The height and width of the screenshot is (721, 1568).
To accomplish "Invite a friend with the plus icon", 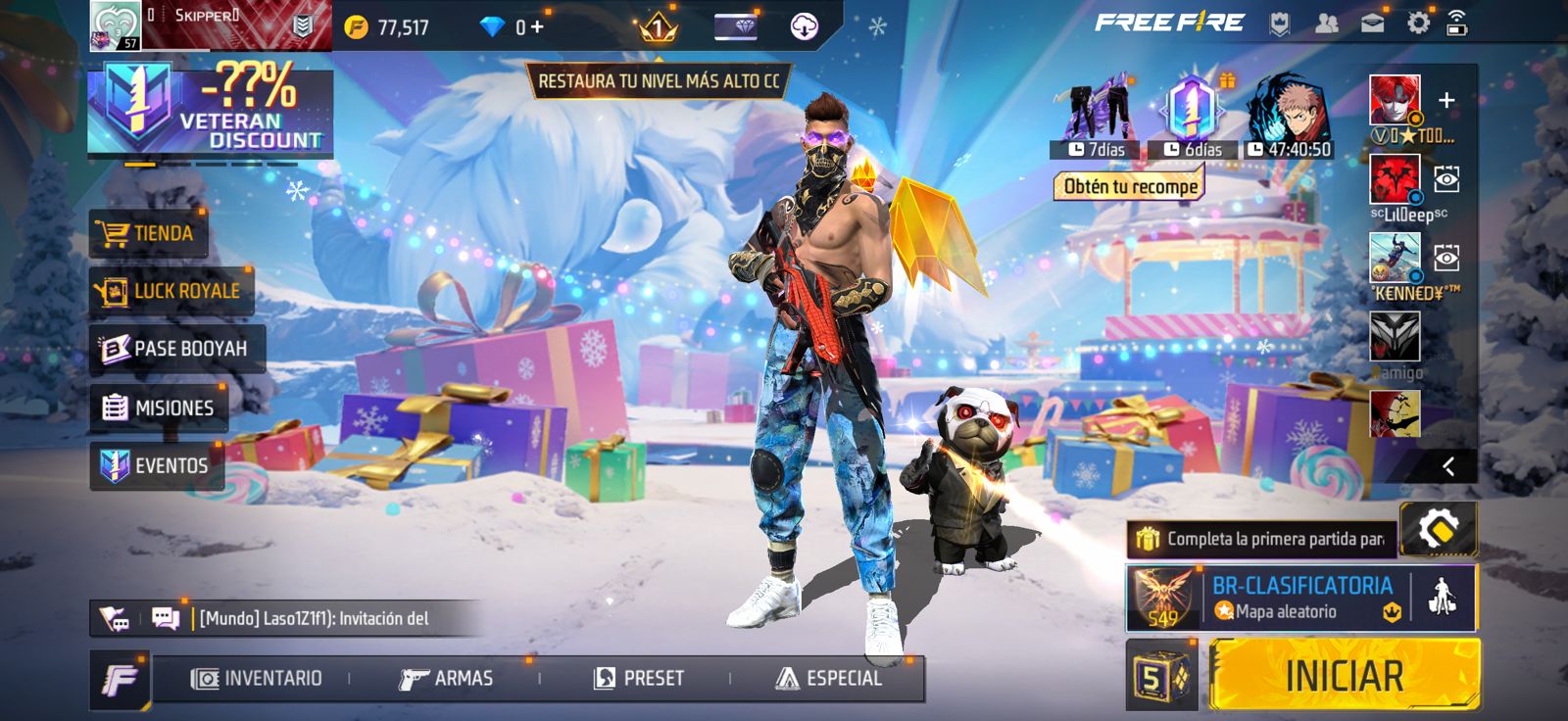I will (x=1446, y=100).
